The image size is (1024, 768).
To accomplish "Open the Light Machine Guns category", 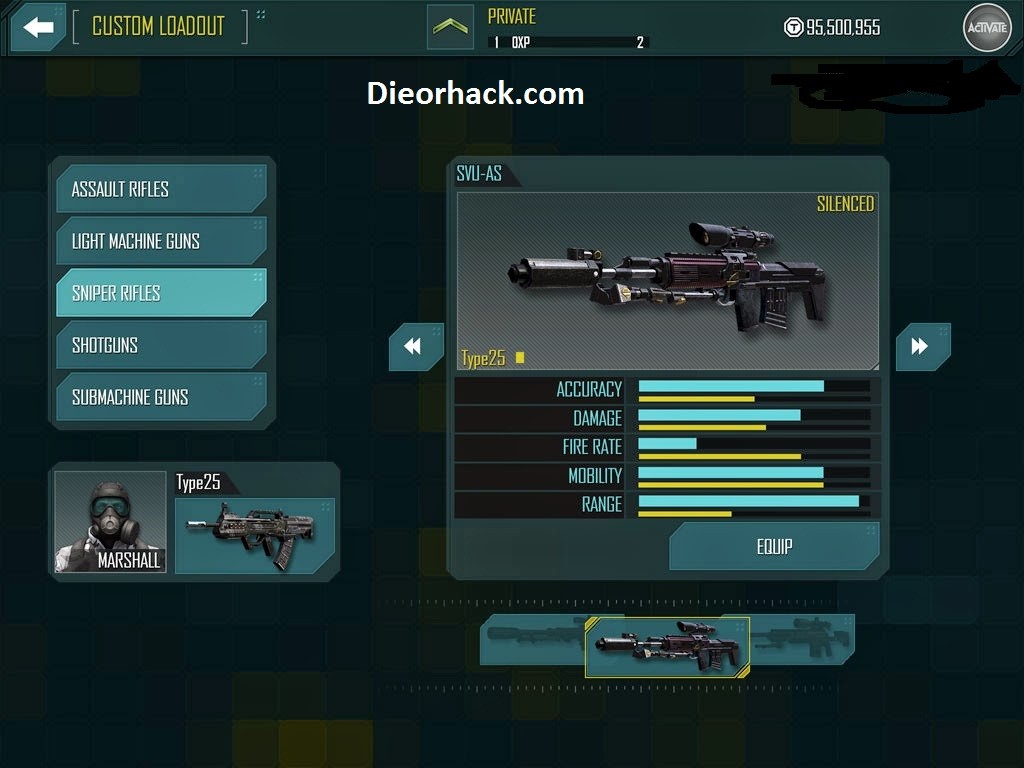I will (x=161, y=241).
